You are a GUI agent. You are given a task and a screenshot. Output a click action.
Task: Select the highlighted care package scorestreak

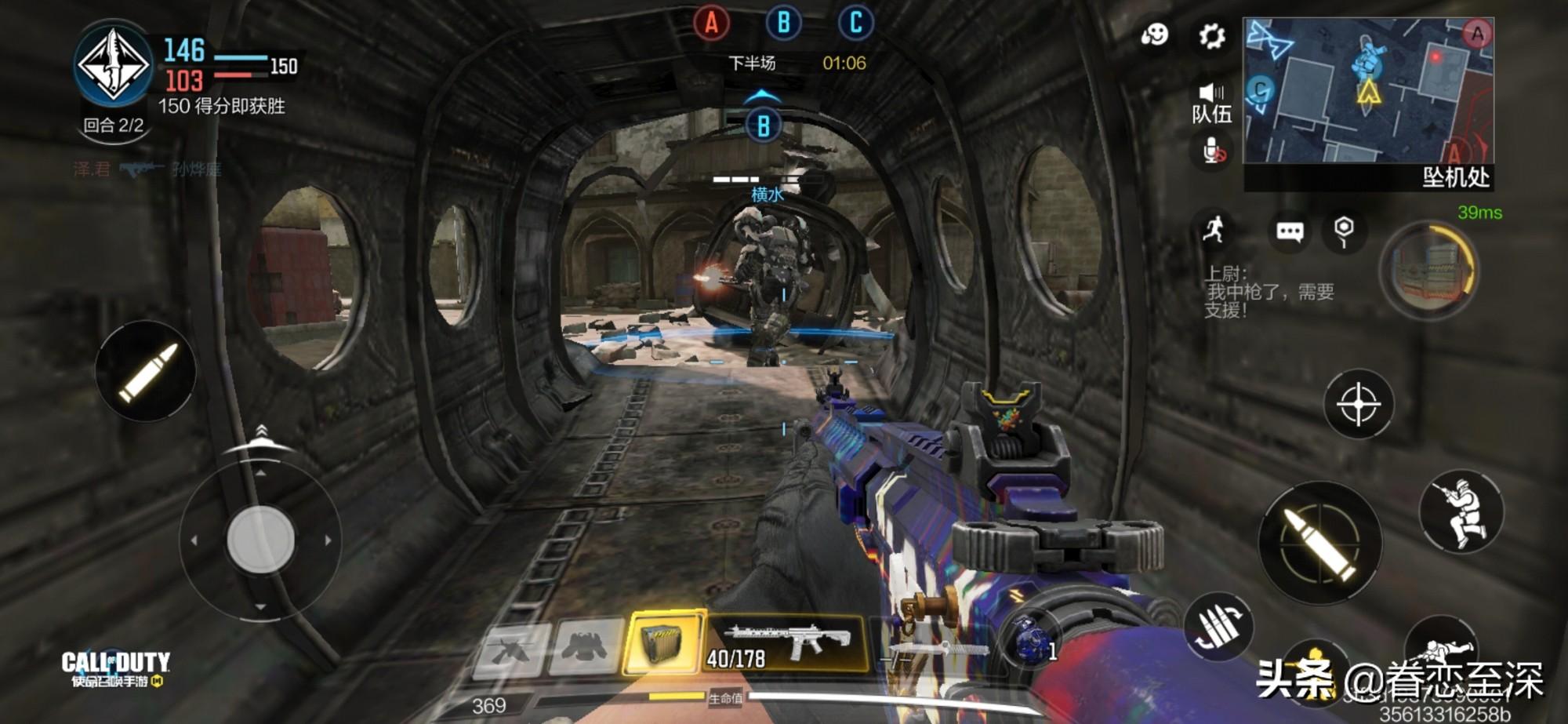click(x=663, y=643)
